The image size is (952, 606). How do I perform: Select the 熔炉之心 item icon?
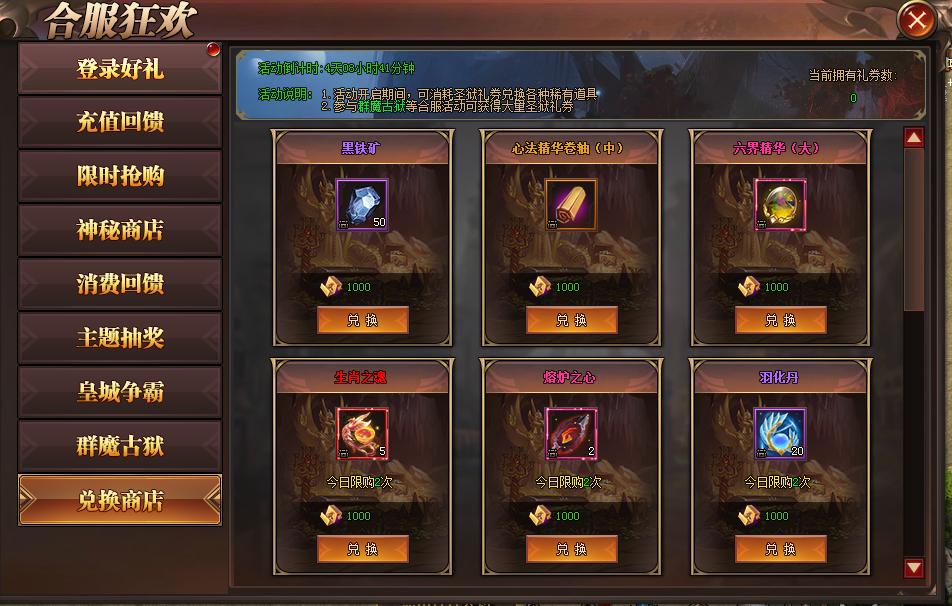point(571,434)
